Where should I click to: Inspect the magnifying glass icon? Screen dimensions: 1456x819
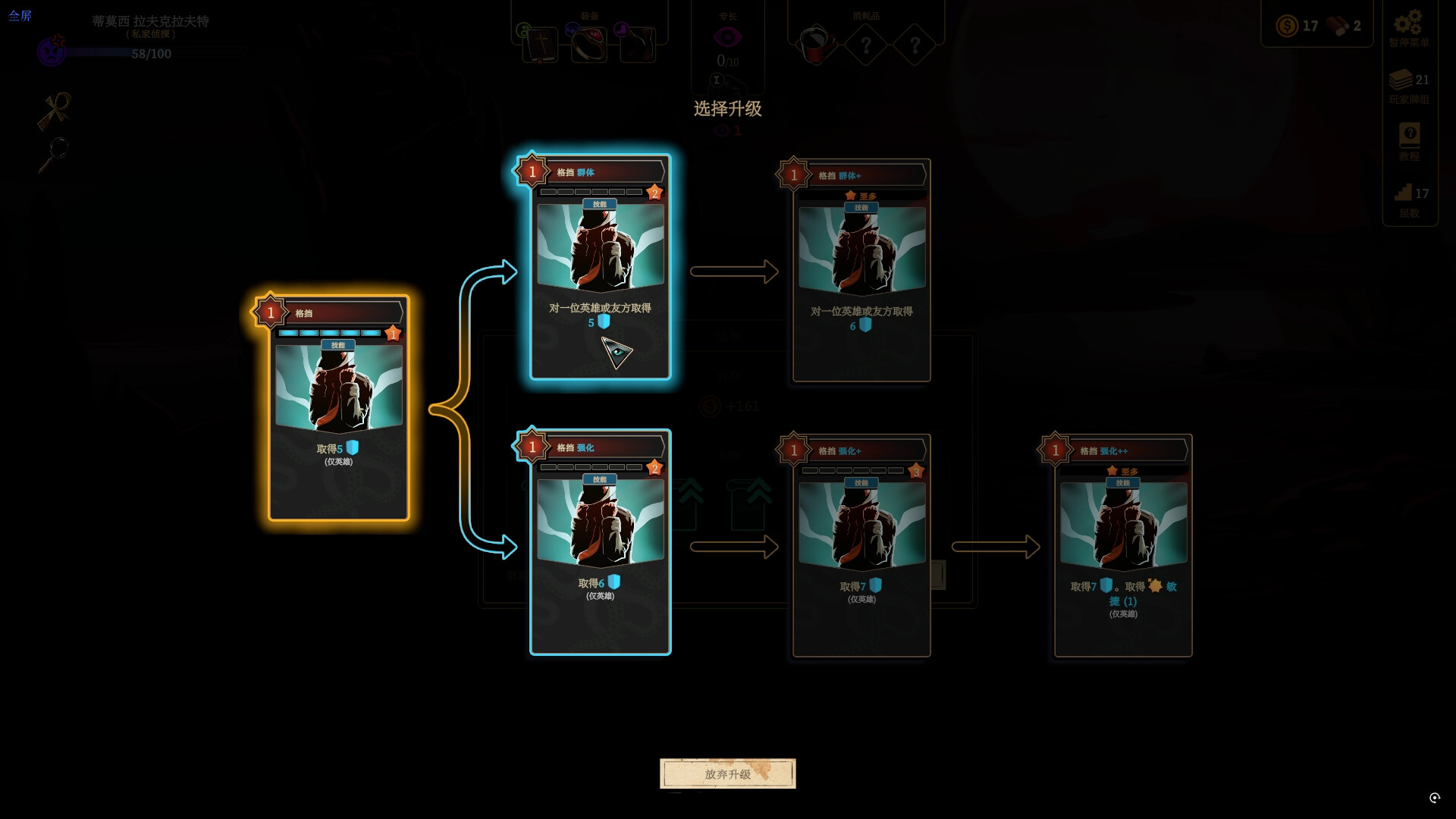[x=55, y=155]
